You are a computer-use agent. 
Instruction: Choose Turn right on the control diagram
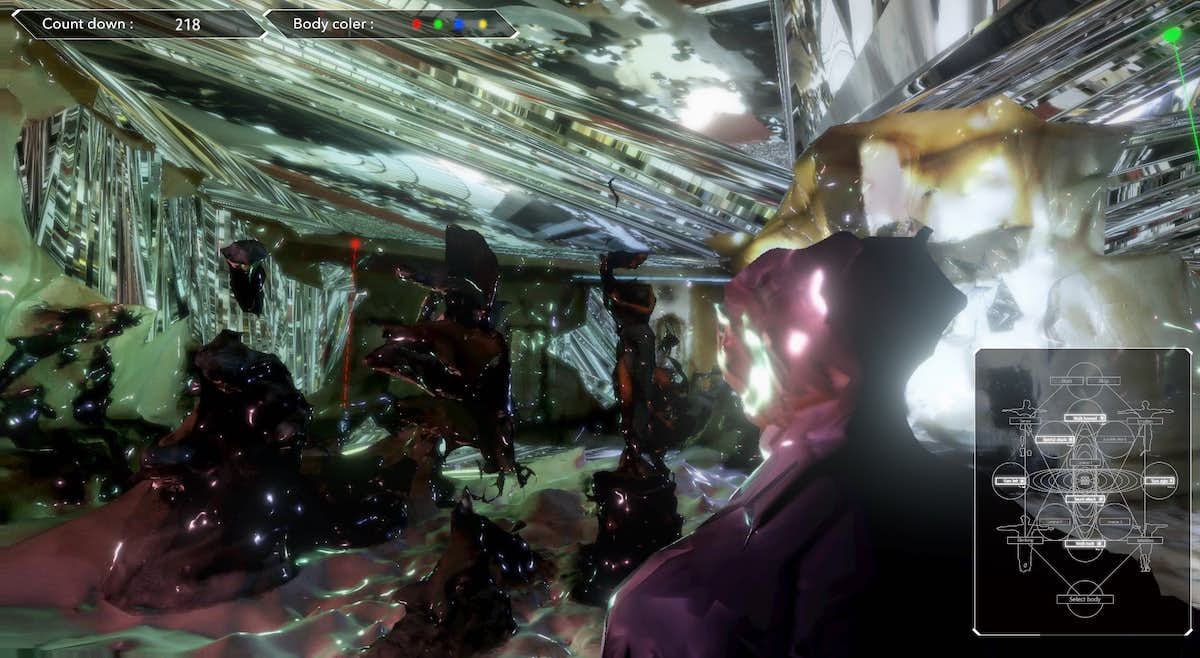(x=1158, y=481)
